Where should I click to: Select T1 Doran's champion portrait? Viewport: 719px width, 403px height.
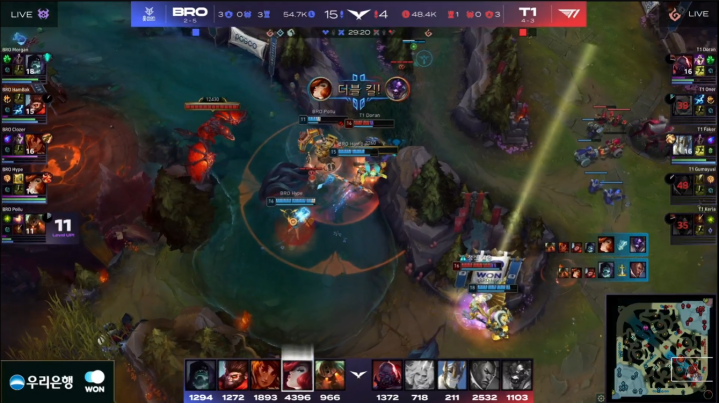tap(685, 68)
